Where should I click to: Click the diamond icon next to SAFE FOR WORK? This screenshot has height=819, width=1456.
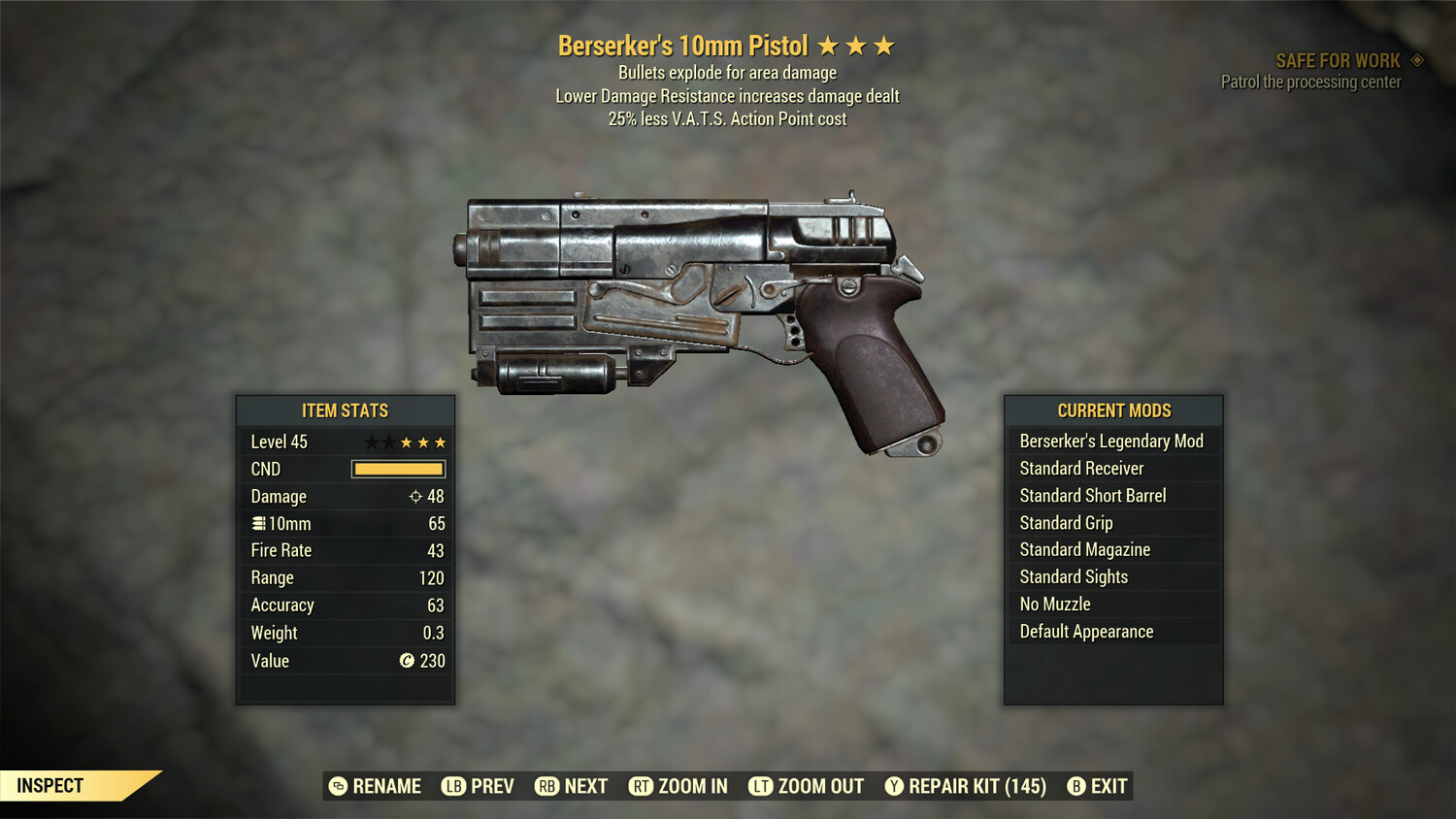1415,59
